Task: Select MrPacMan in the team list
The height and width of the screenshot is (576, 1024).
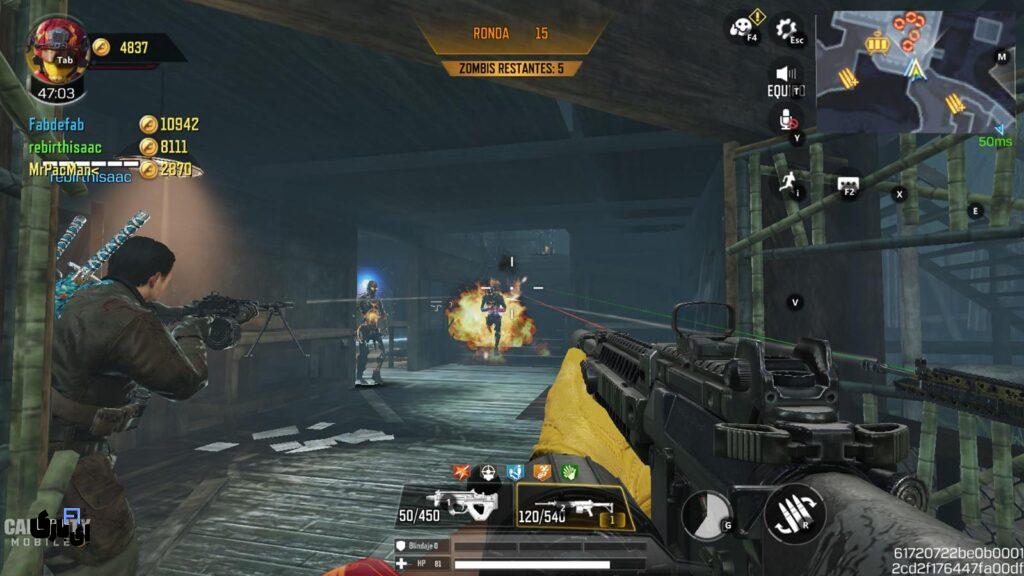Action: pos(66,169)
